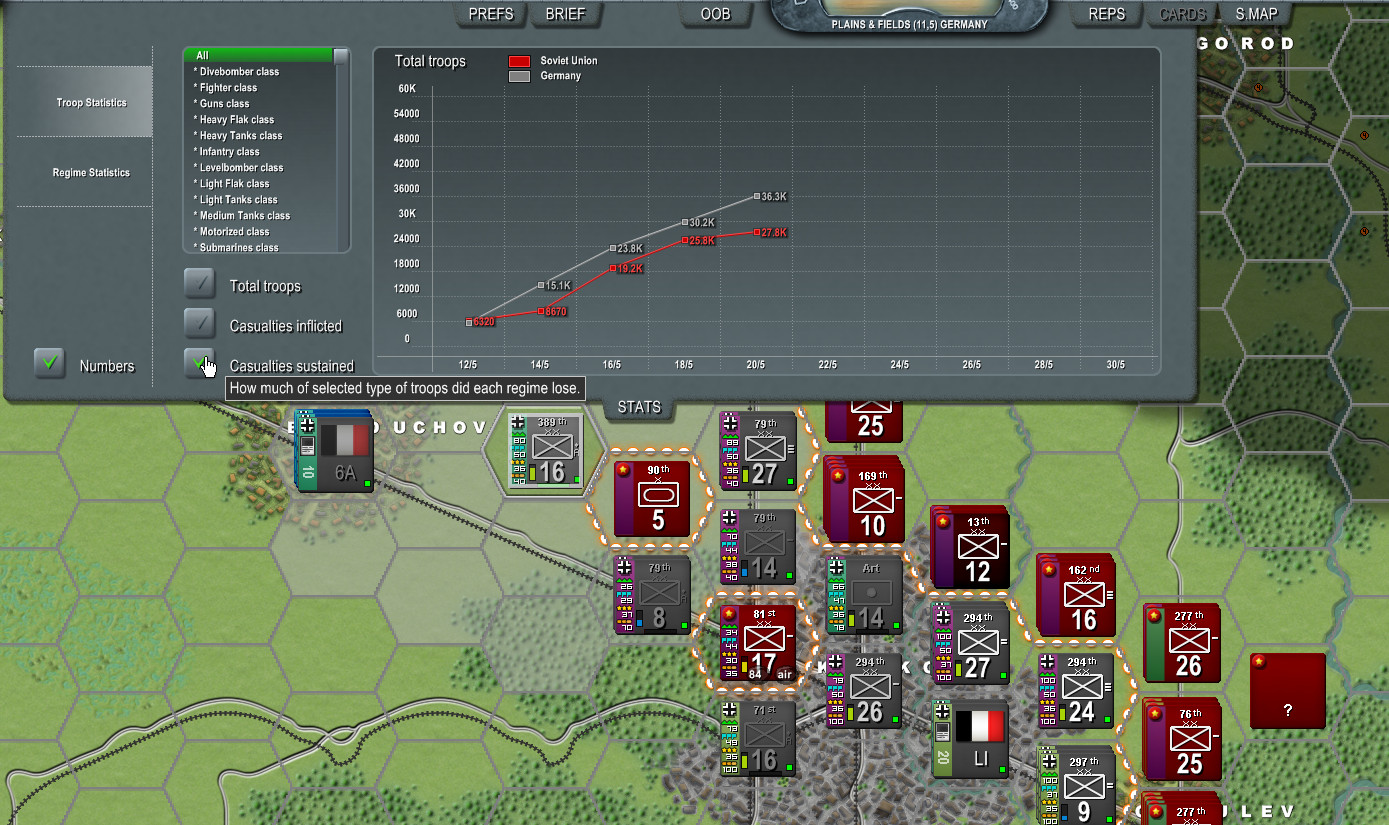Open the S.MAP strategic map
Viewport: 1389px width, 825px height.
[x=1256, y=14]
